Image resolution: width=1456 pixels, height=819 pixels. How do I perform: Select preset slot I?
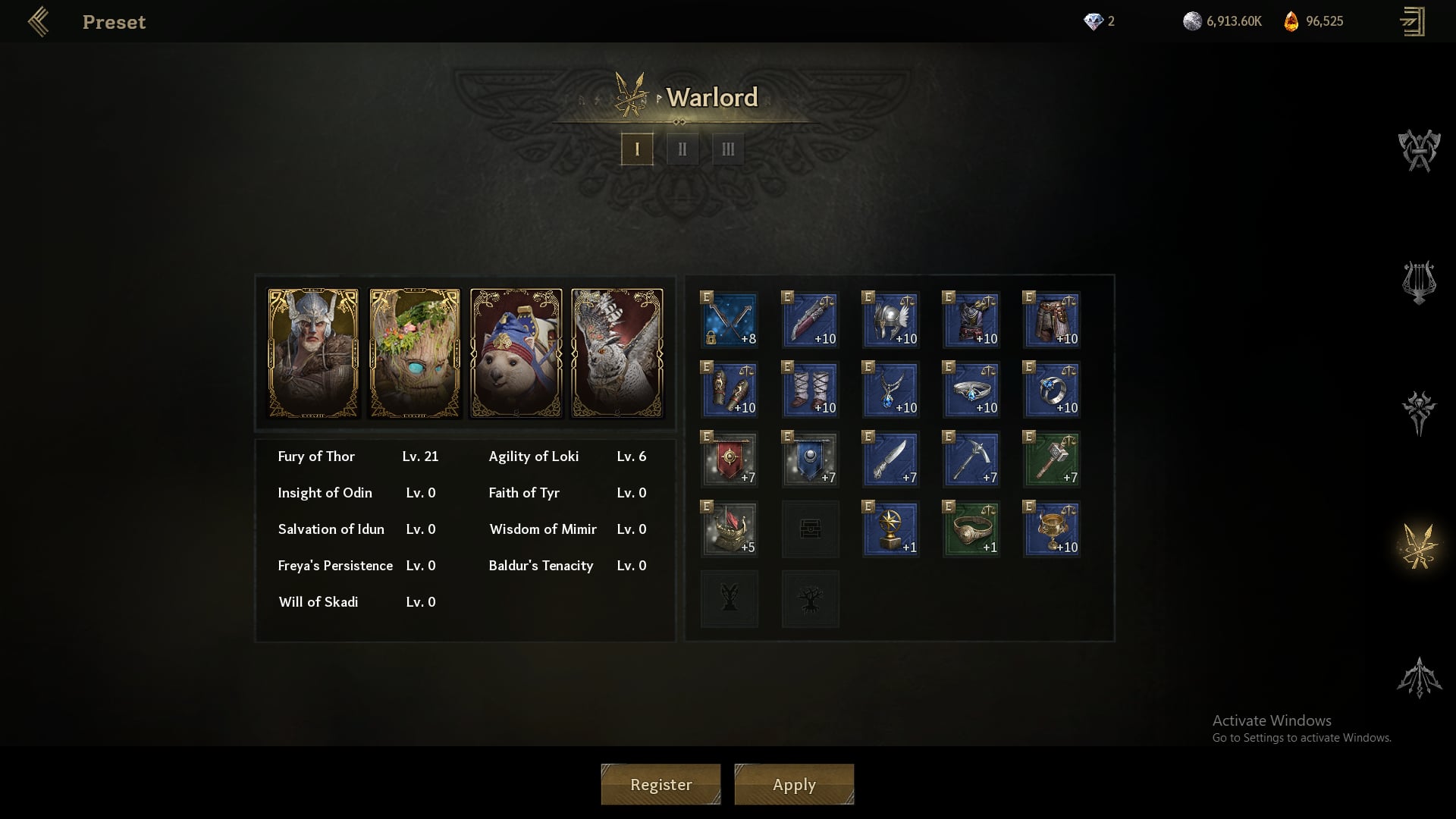pos(637,149)
